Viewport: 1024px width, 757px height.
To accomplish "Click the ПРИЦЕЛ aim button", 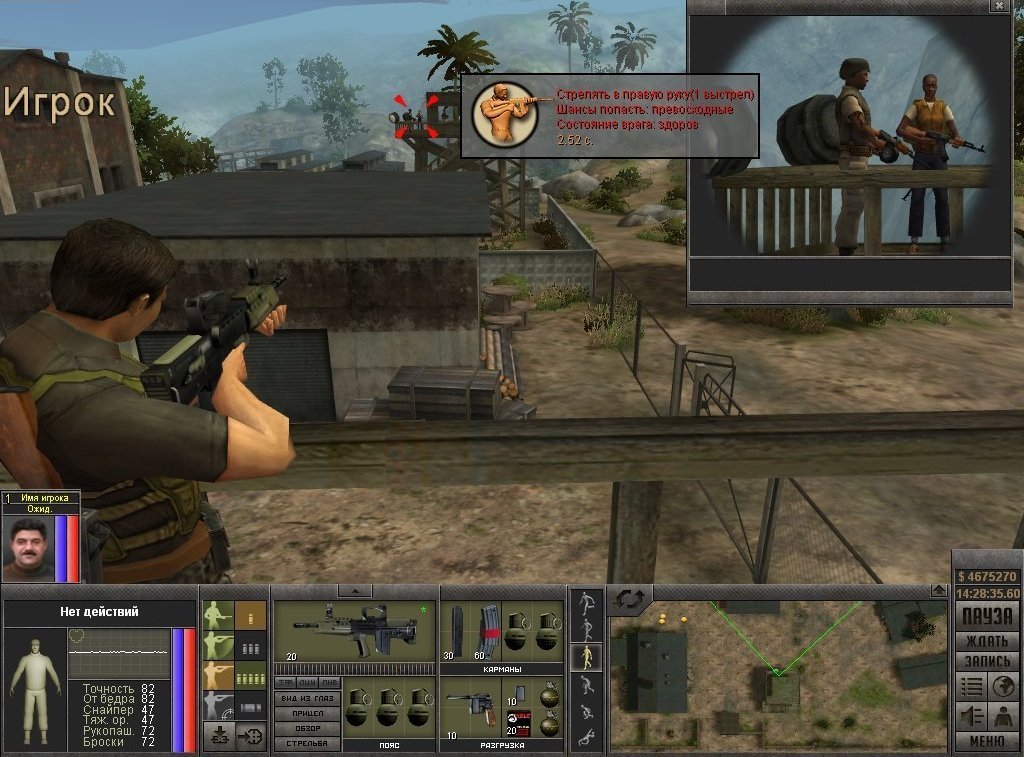I will pyautogui.click(x=307, y=714).
